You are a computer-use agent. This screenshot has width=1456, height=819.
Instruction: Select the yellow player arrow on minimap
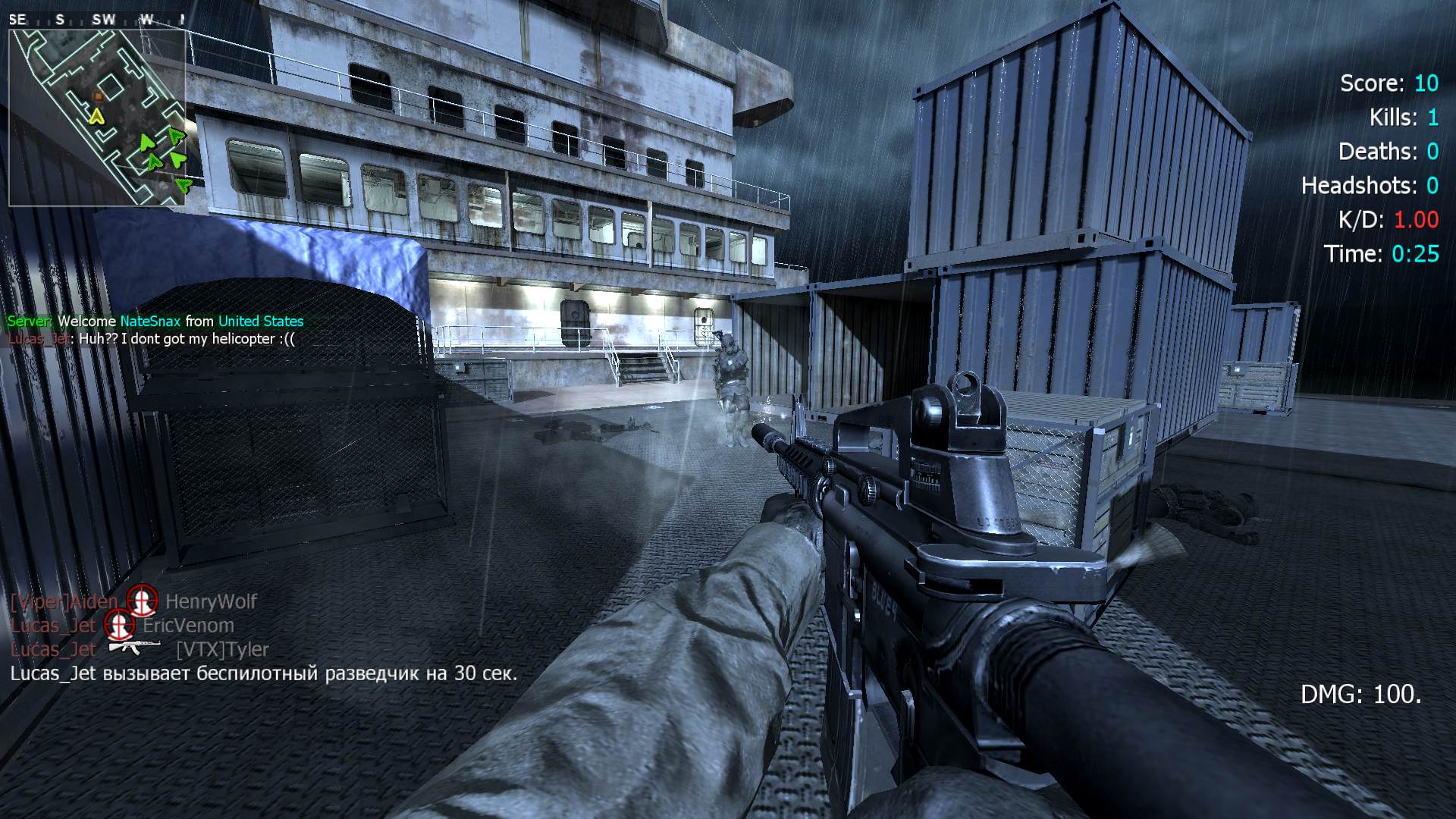click(96, 116)
